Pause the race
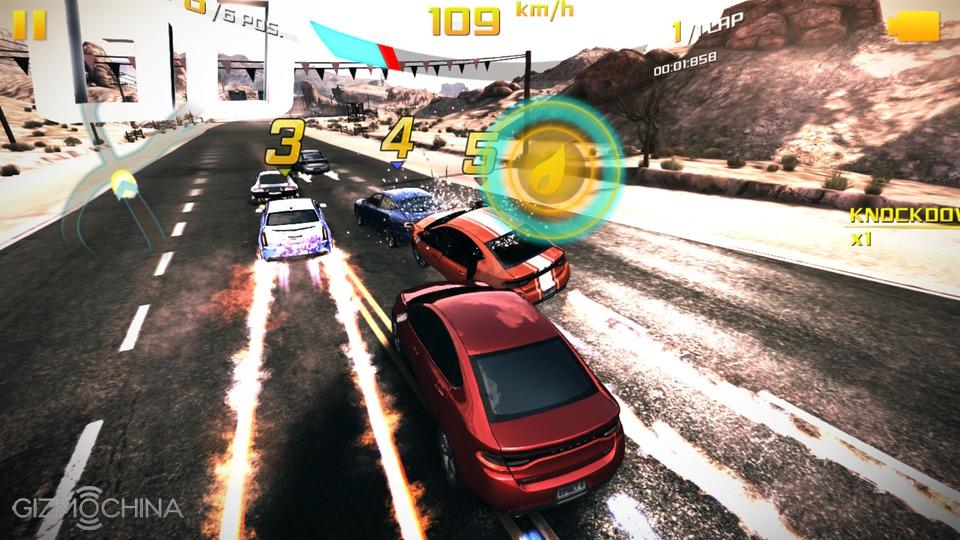This screenshot has height=540, width=960. 30,24
